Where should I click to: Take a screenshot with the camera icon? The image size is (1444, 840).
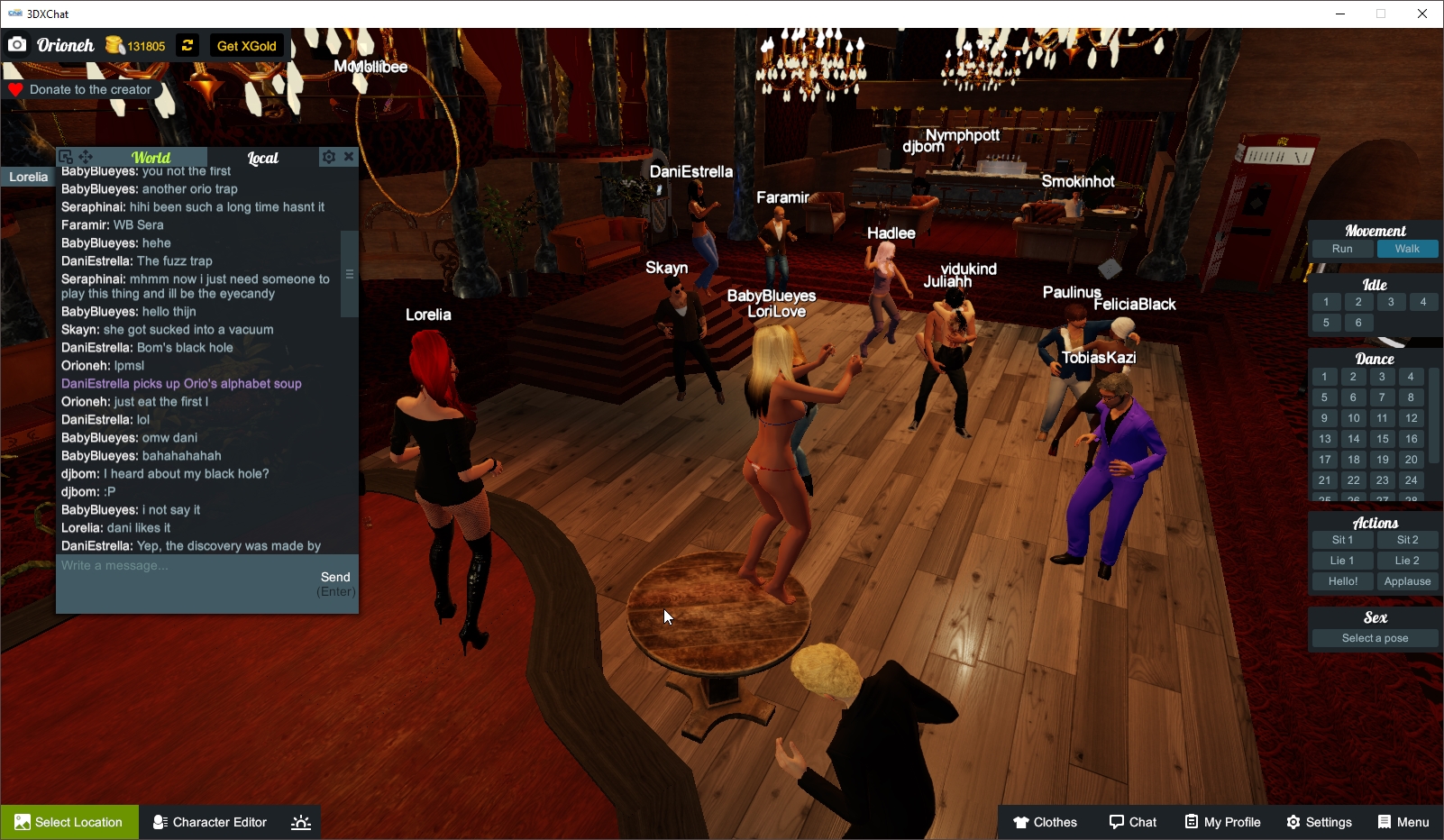point(16,43)
